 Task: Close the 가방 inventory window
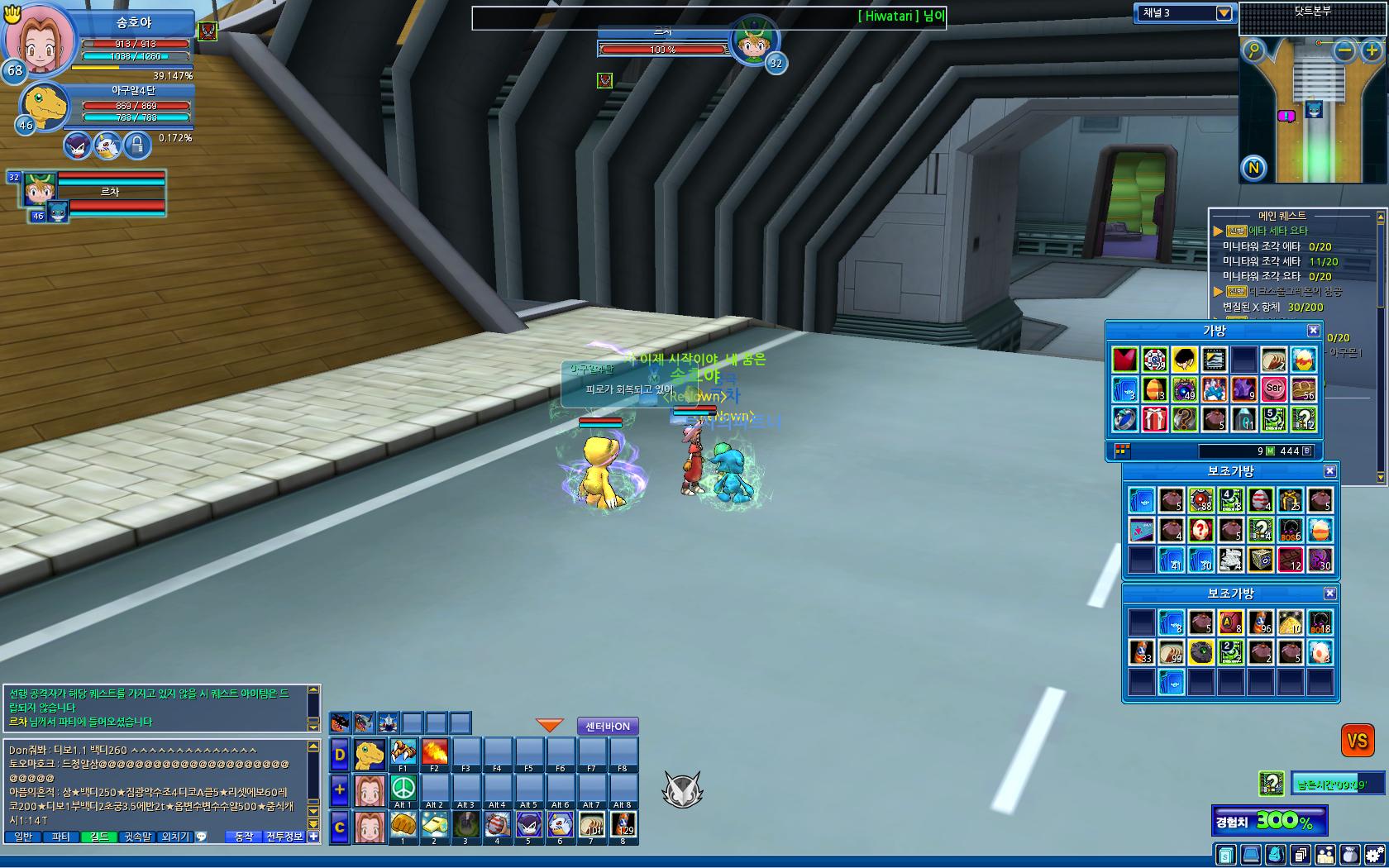point(1313,331)
